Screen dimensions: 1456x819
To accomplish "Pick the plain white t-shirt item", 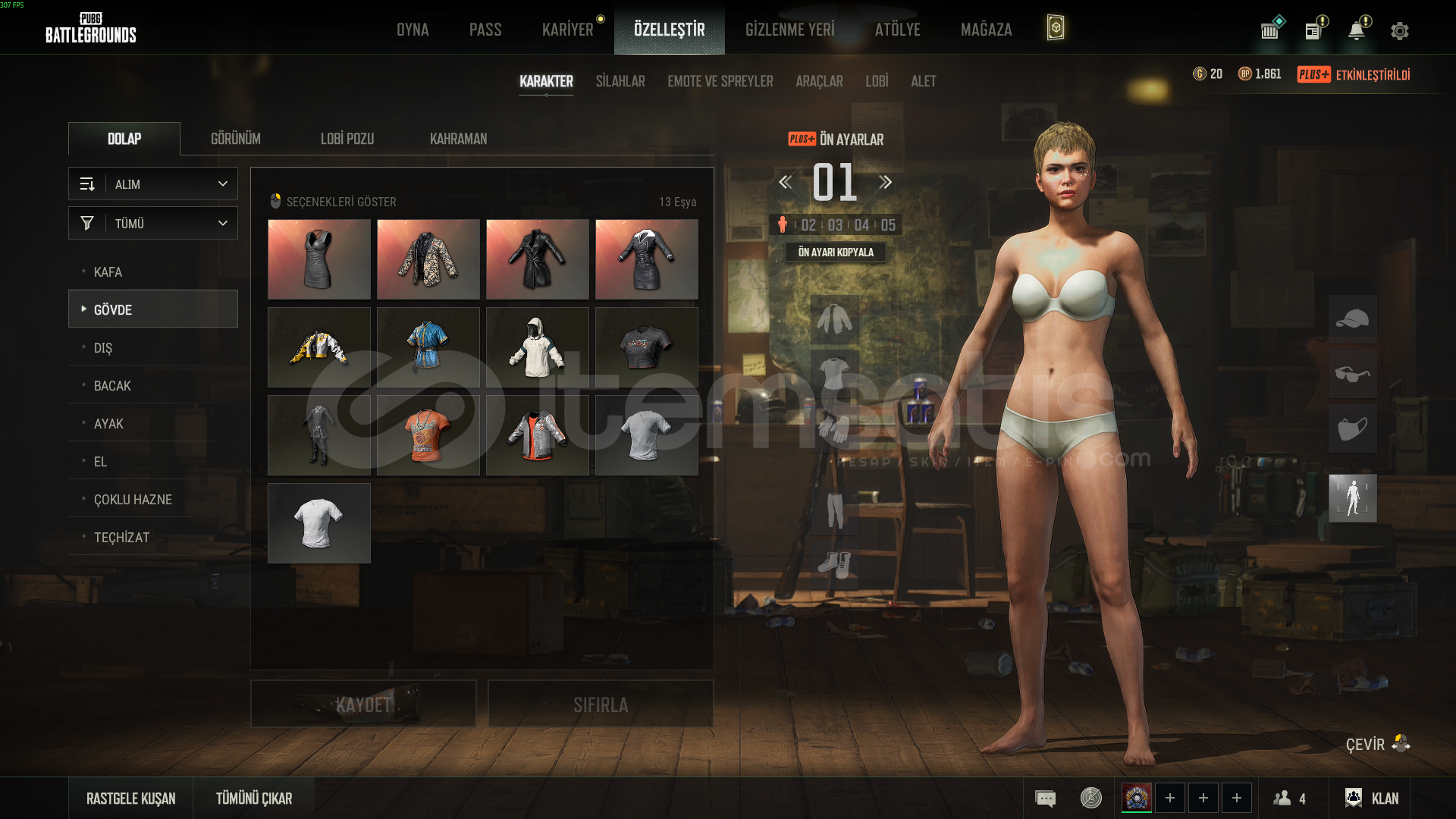I will click(318, 523).
